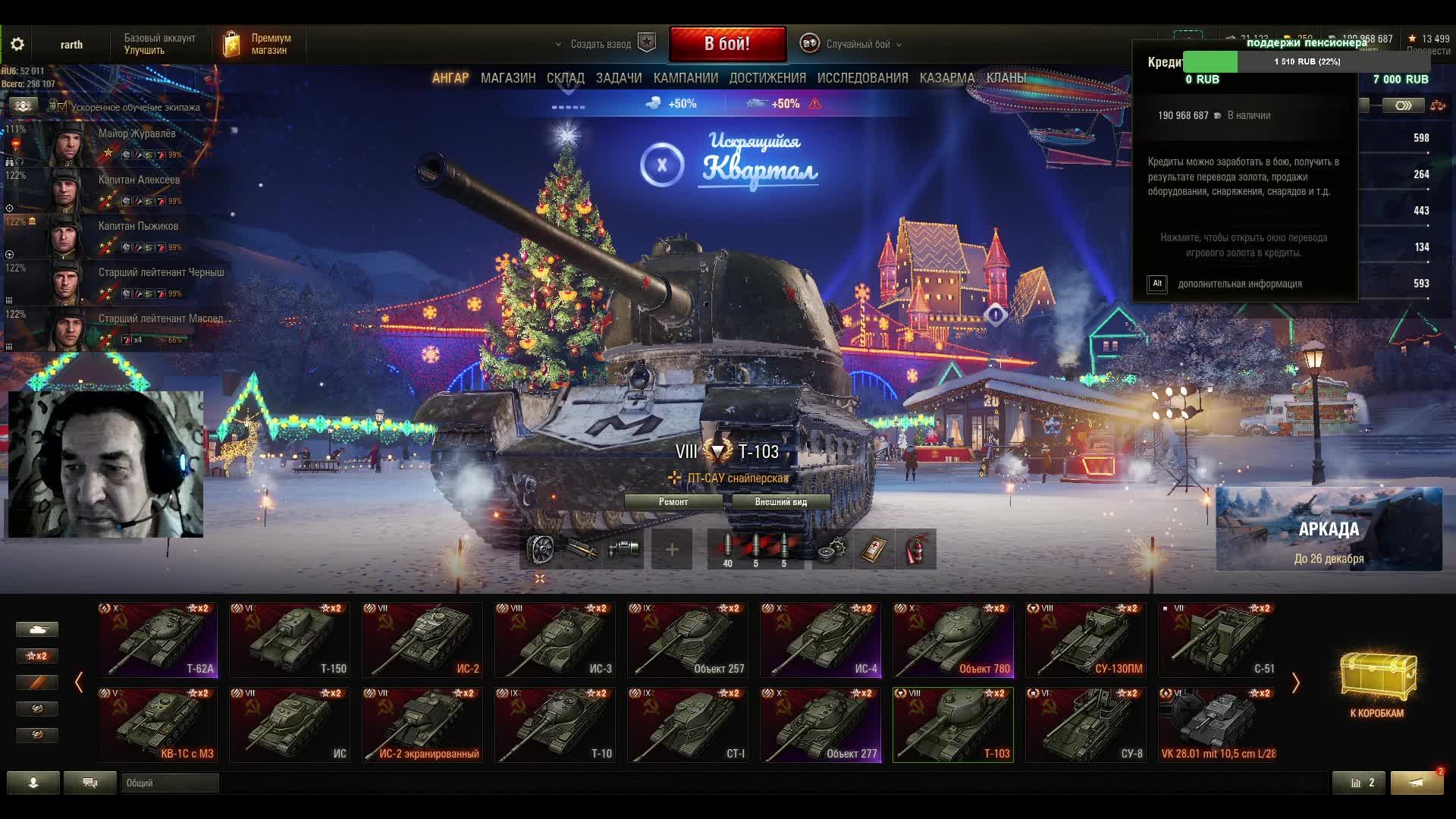Open the АРКАДА event banner

point(1329,529)
